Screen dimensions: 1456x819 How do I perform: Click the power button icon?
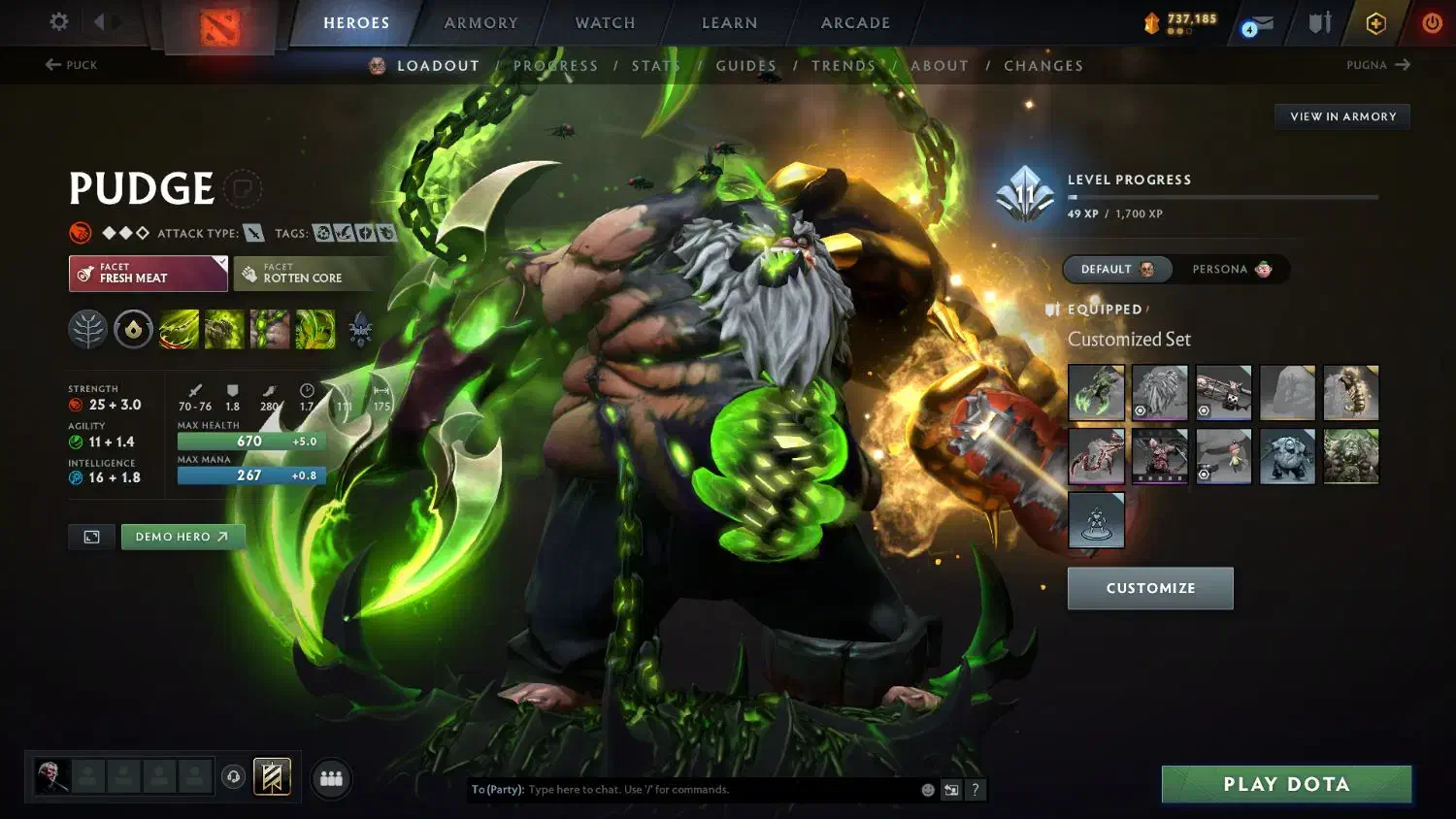tap(1434, 24)
